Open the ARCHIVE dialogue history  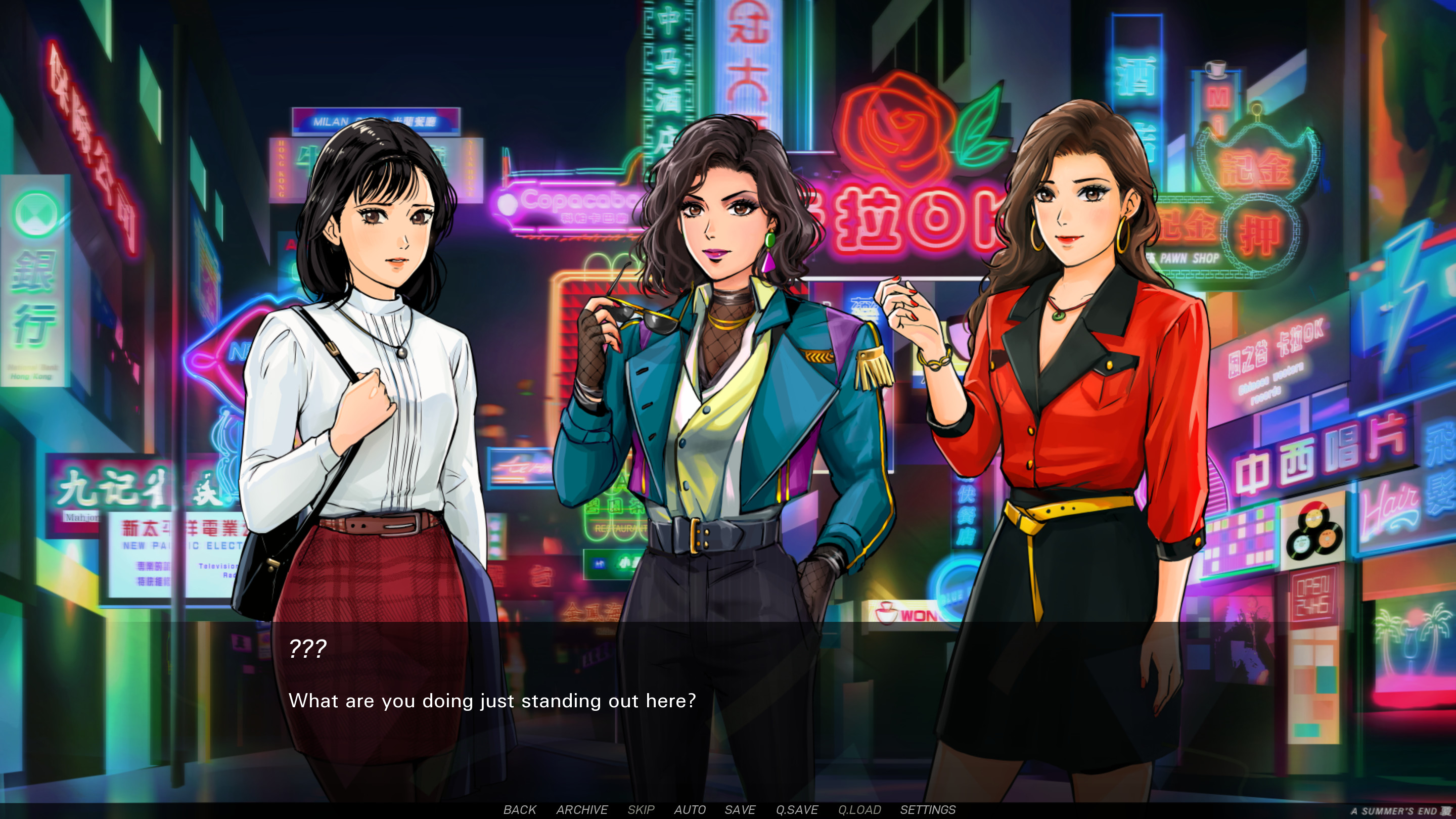(x=583, y=810)
